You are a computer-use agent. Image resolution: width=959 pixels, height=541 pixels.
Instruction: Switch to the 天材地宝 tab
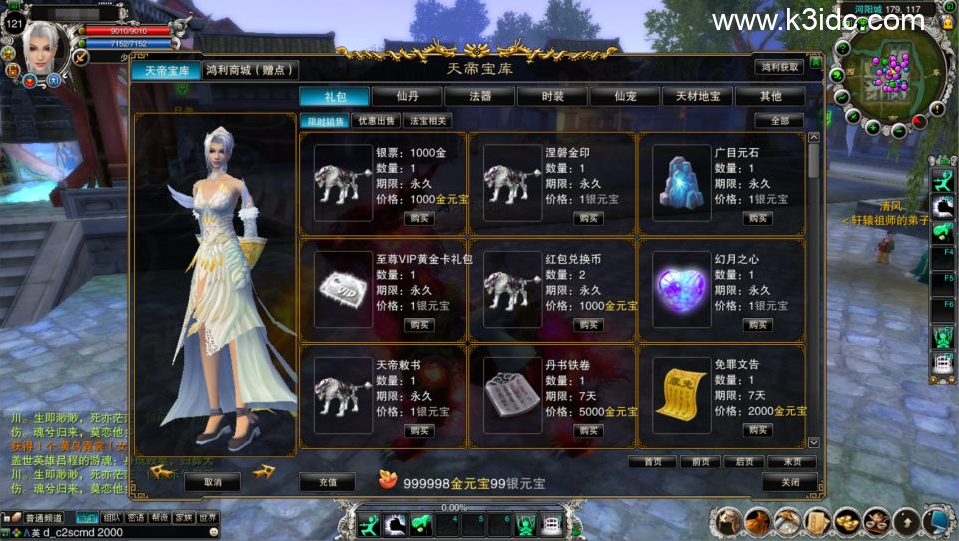(697, 96)
